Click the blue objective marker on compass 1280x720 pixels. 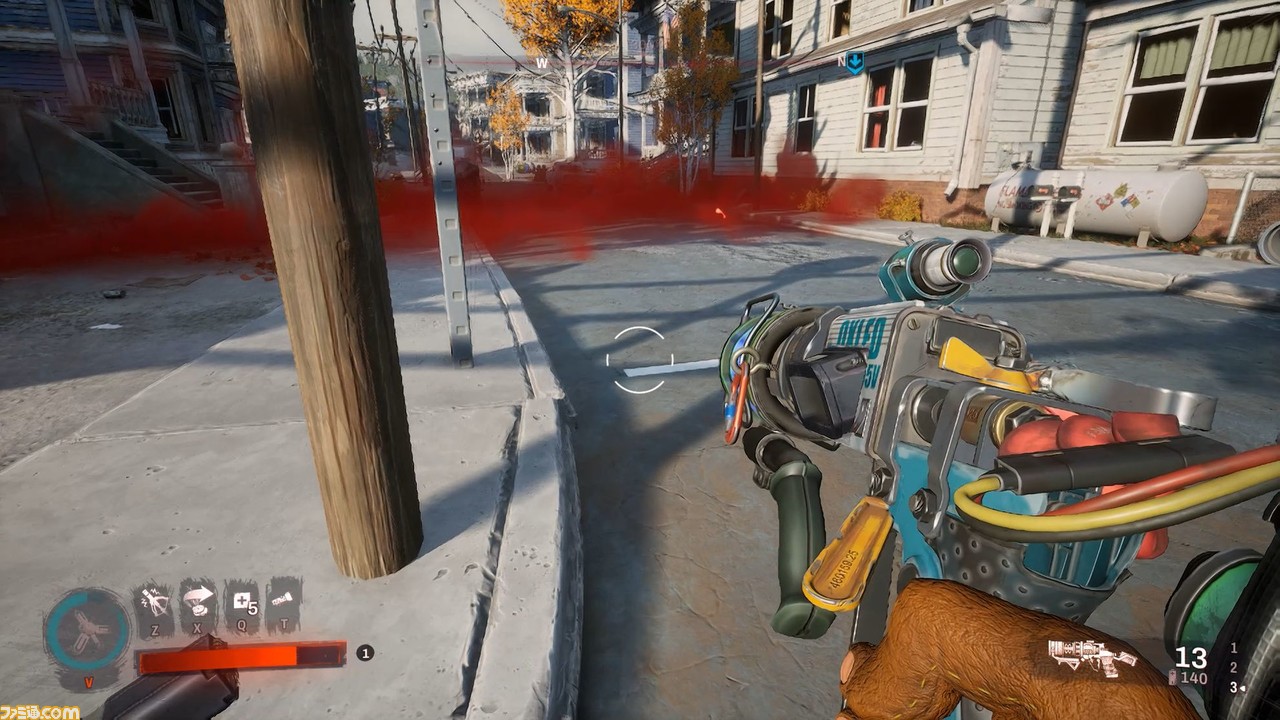coord(854,64)
